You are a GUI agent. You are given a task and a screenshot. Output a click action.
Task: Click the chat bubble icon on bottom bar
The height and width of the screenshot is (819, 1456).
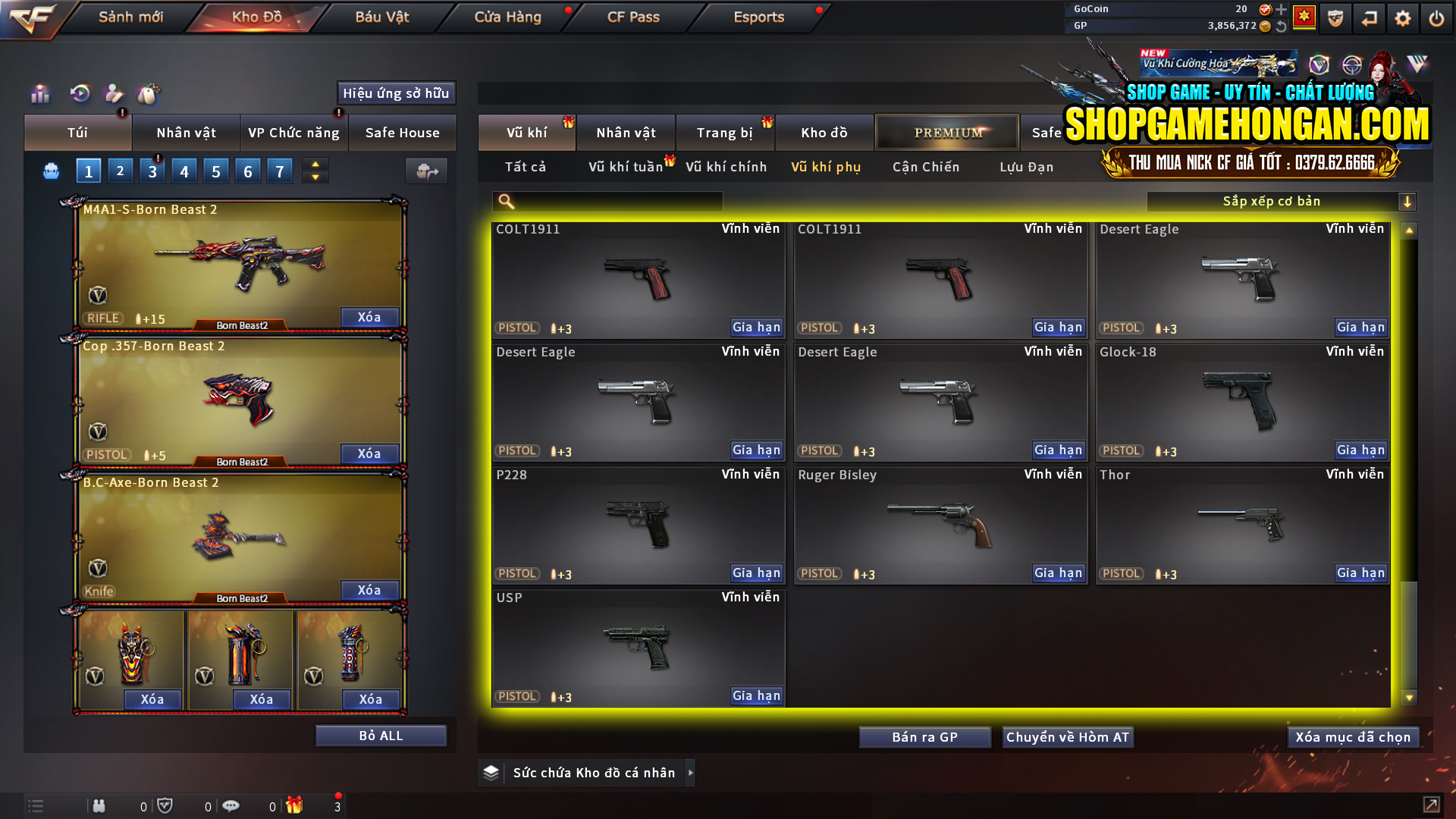click(231, 805)
